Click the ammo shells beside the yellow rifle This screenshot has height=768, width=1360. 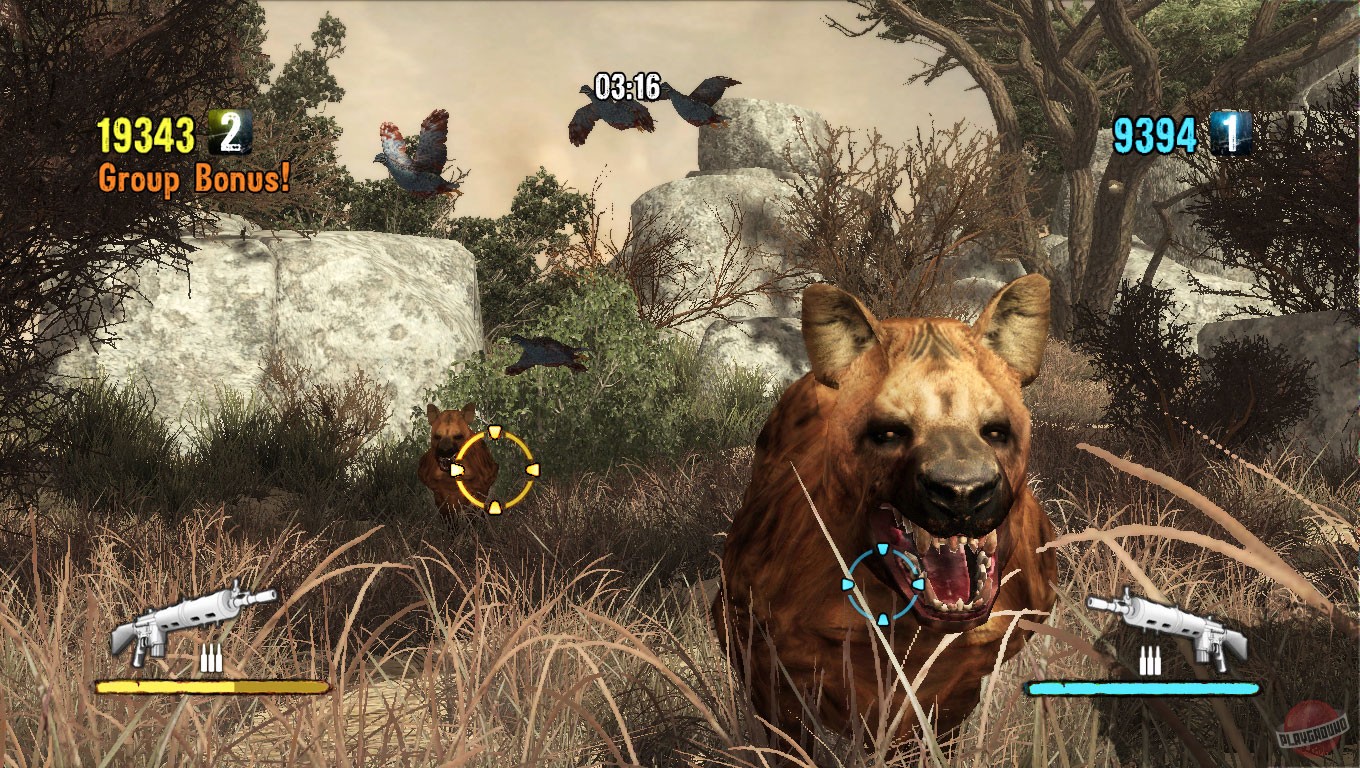click(212, 660)
